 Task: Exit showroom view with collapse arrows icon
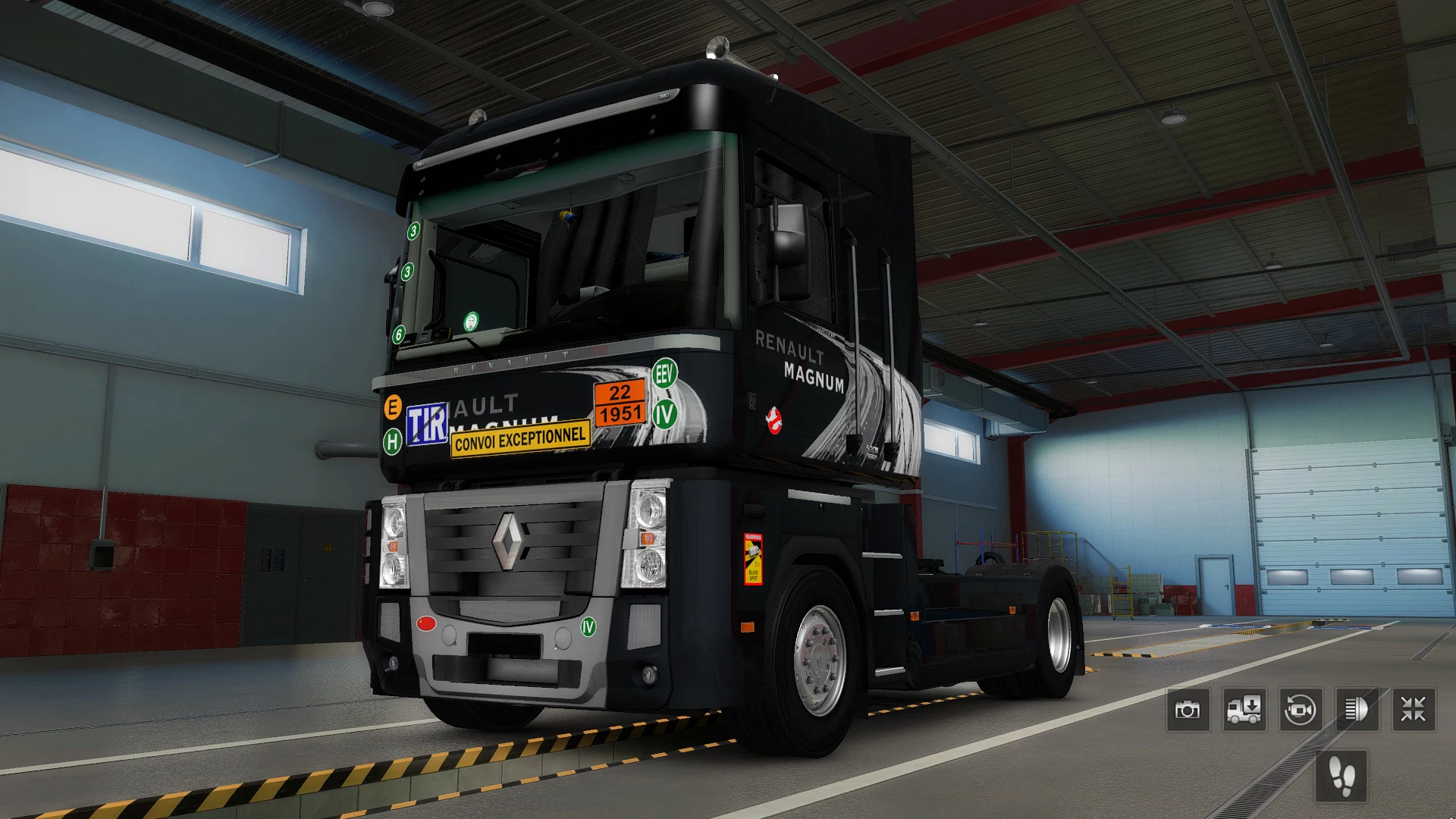click(x=1412, y=709)
